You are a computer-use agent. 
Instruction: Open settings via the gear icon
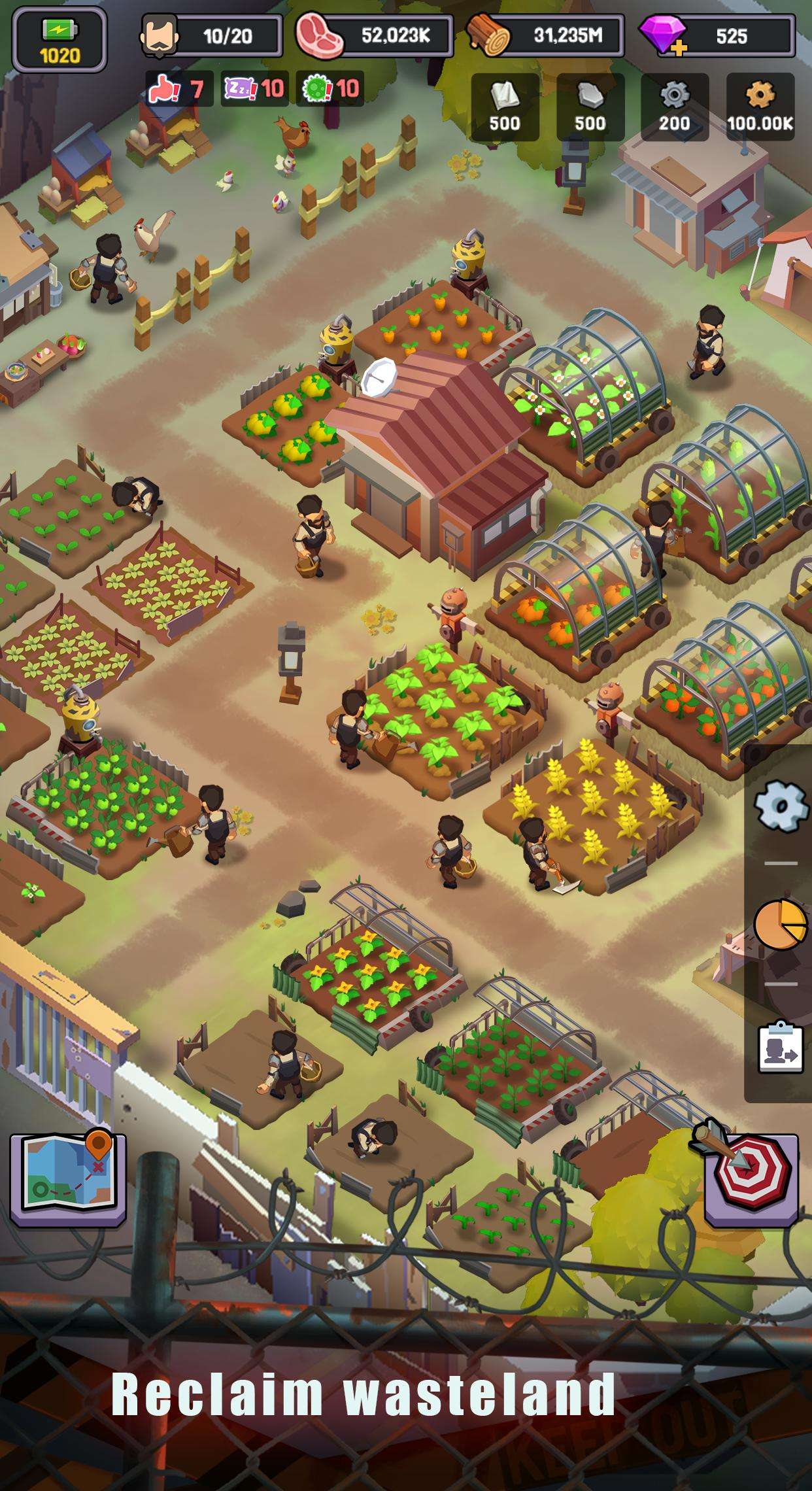point(781,804)
